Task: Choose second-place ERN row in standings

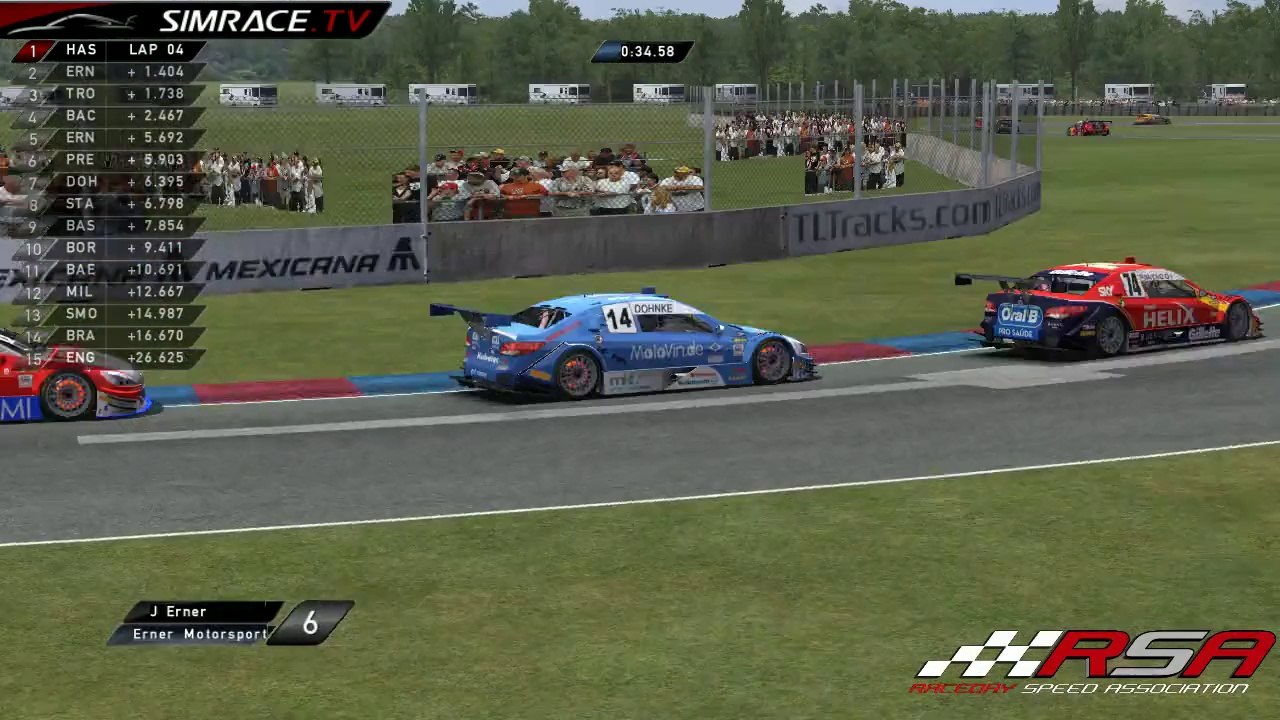Action: pos(108,72)
